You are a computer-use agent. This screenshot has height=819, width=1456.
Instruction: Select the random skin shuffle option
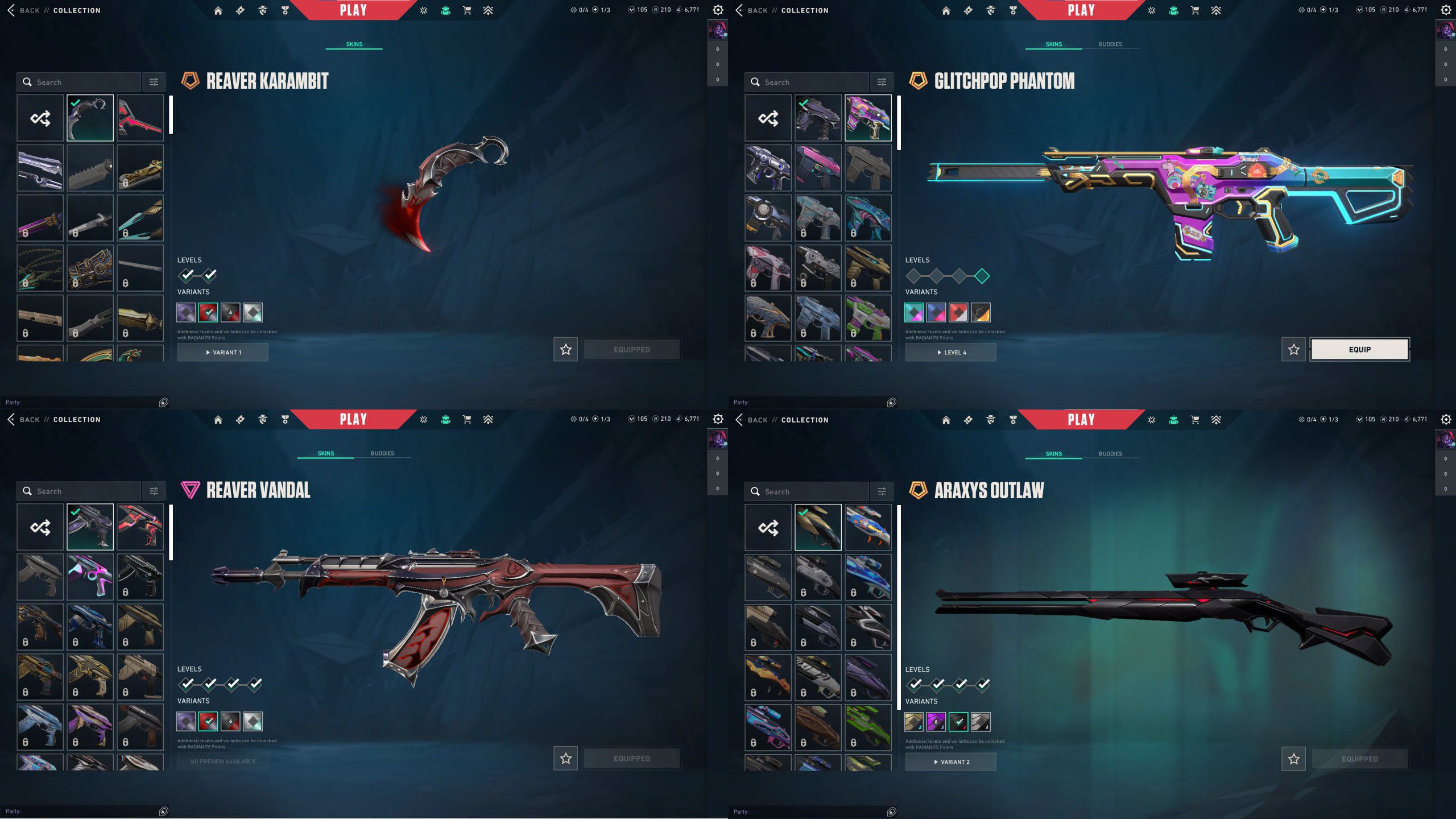[x=39, y=118]
